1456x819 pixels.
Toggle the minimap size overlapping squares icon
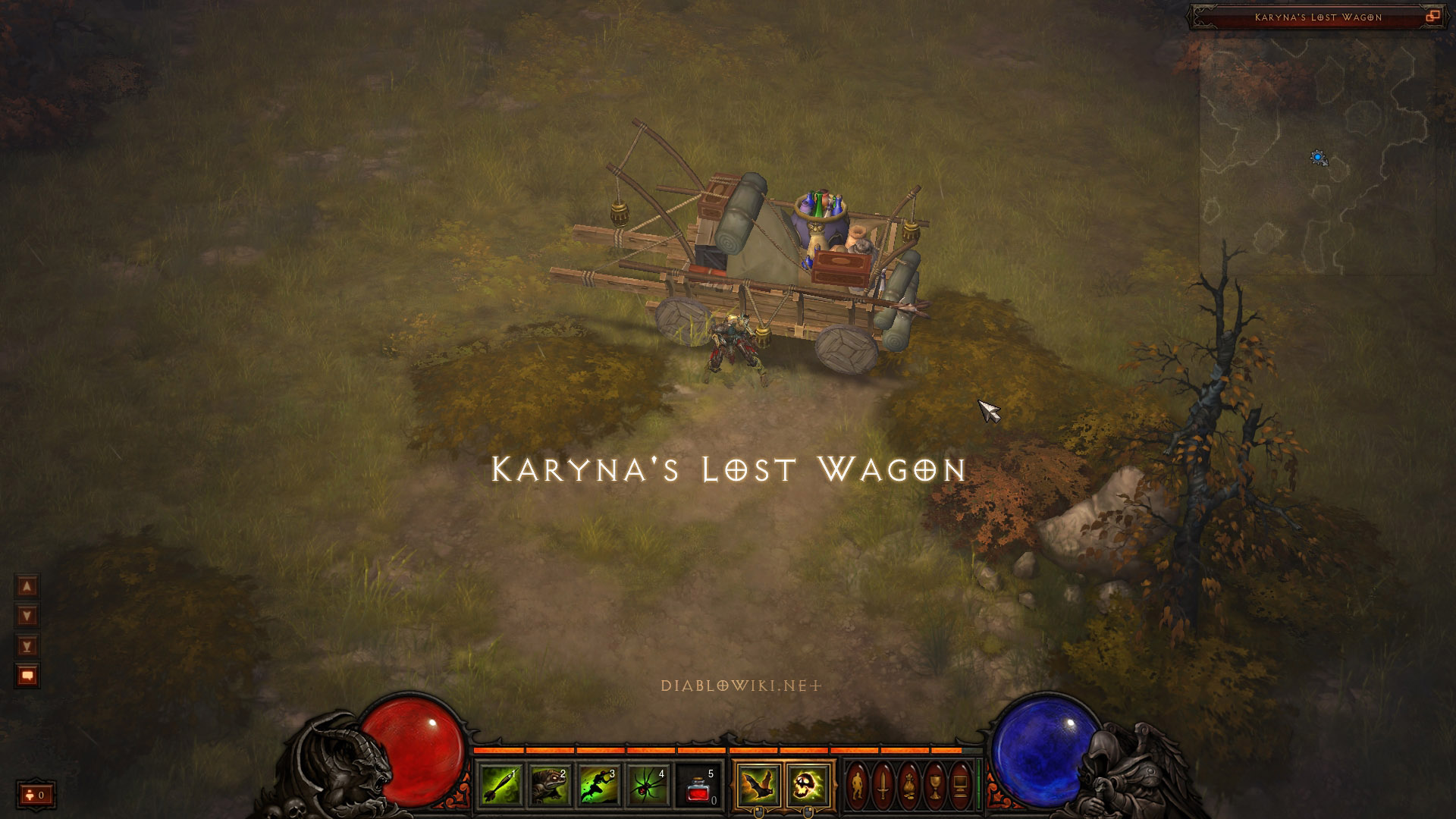pyautogui.click(x=1432, y=17)
